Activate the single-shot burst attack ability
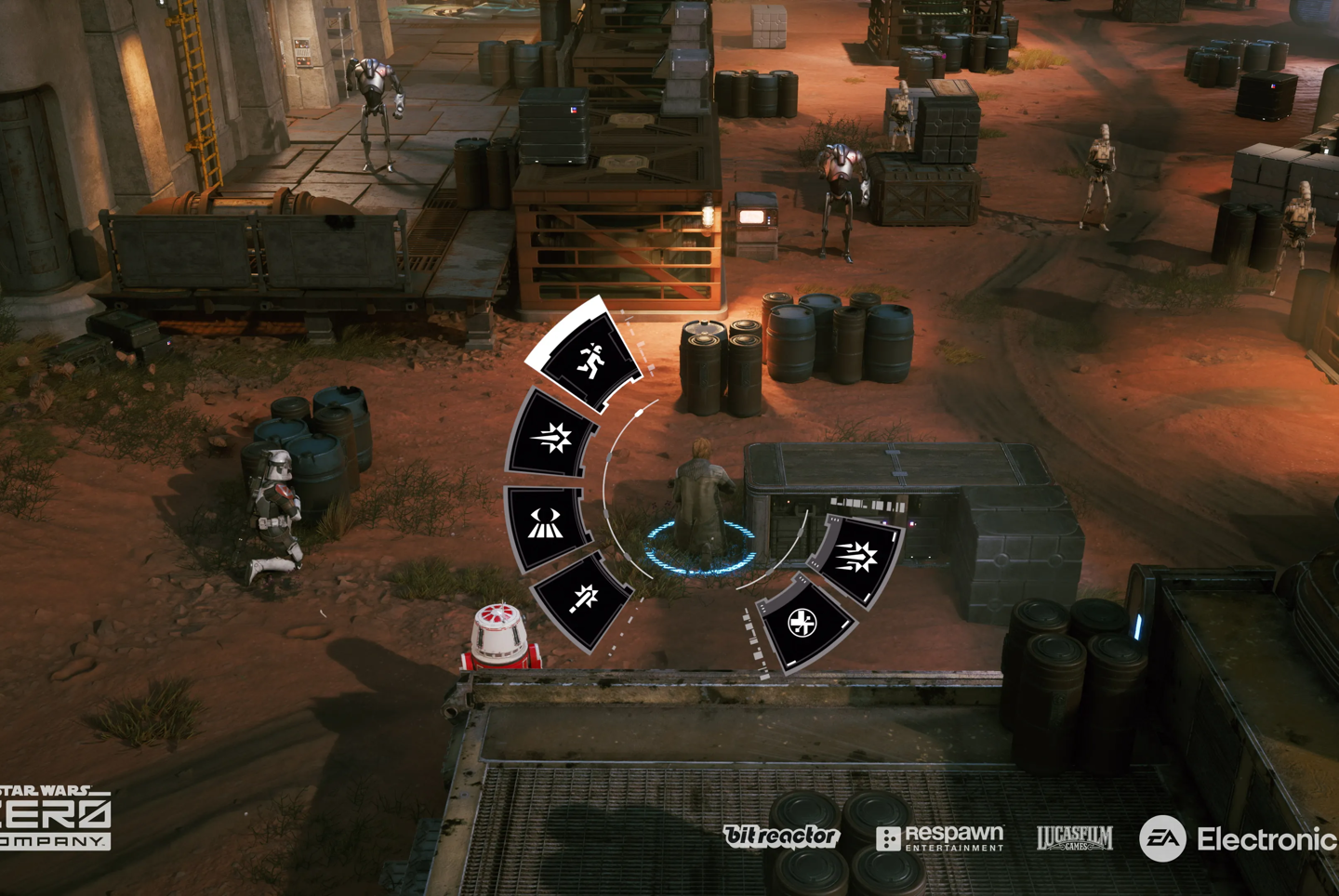1339x896 pixels. [552, 438]
